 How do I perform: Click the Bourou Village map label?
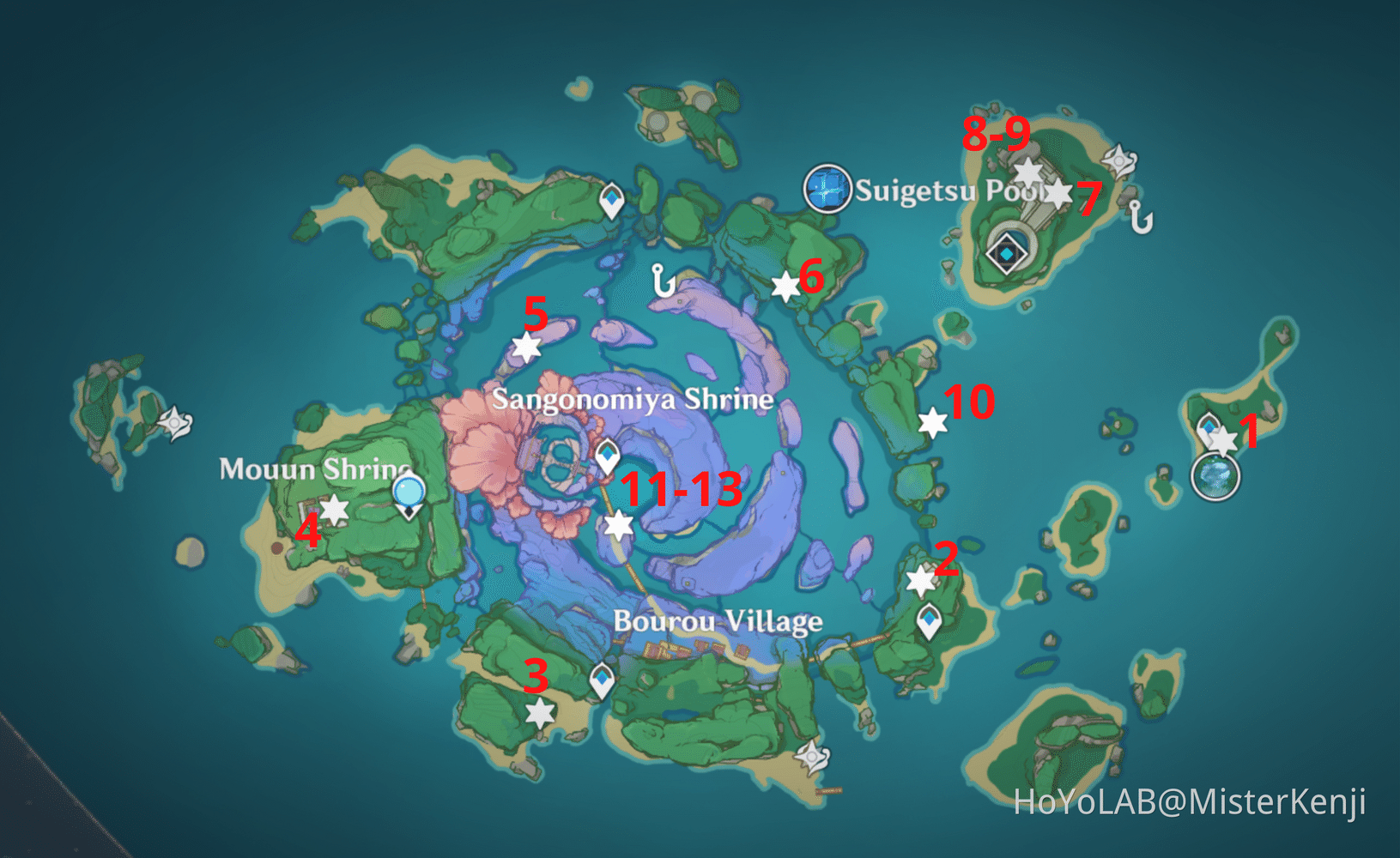[718, 623]
